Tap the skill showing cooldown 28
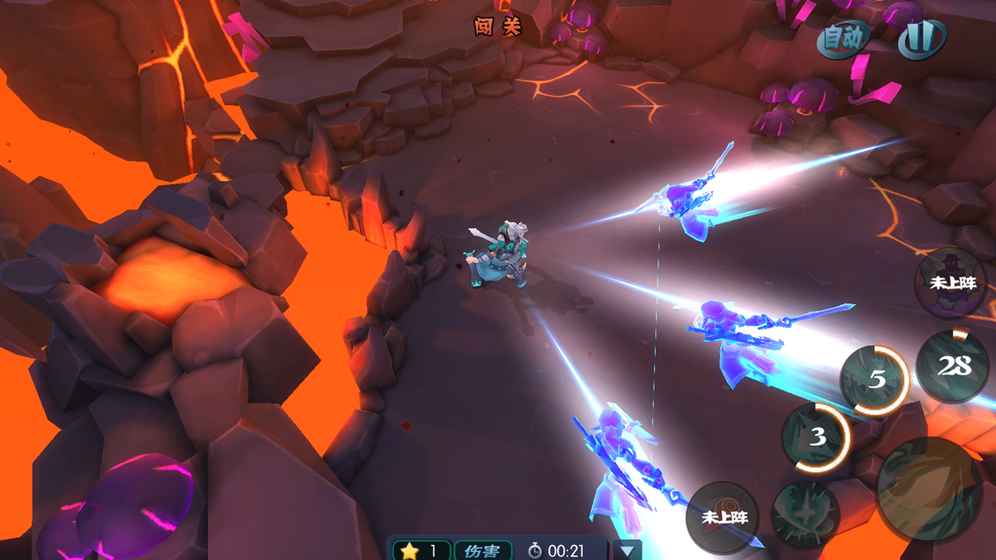This screenshot has width=996, height=560. click(953, 366)
